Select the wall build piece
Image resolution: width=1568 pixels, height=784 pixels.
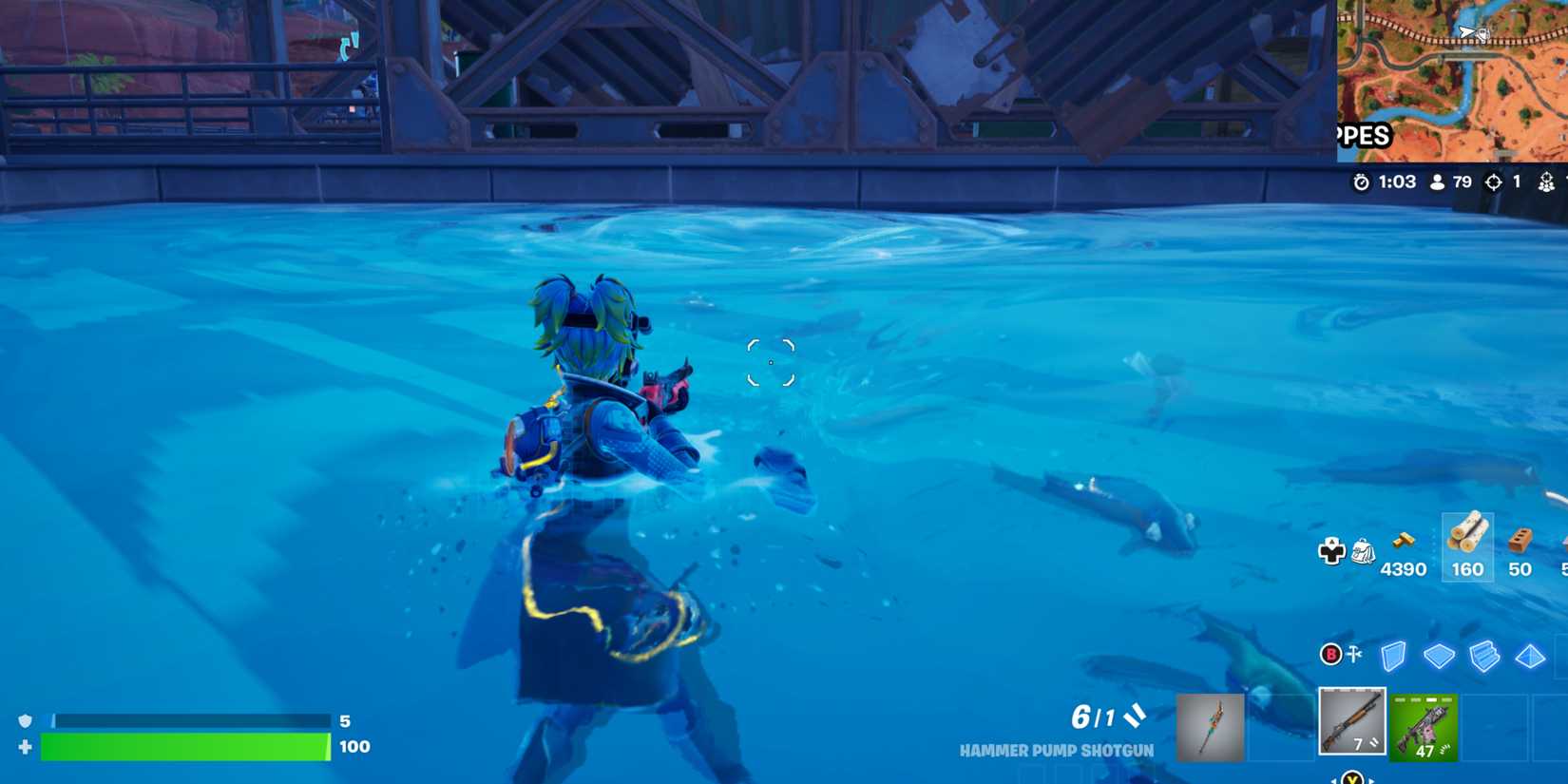(x=1393, y=655)
